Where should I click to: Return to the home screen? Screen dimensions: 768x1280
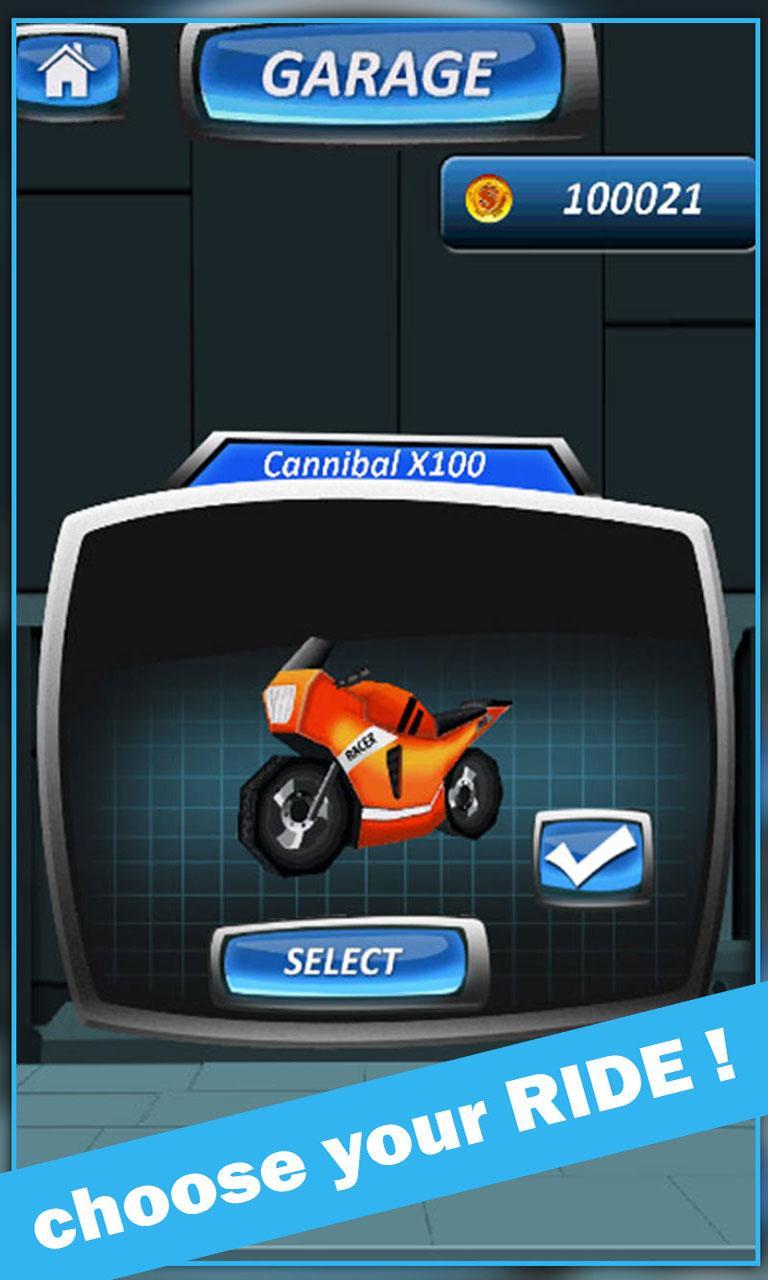tap(66, 72)
